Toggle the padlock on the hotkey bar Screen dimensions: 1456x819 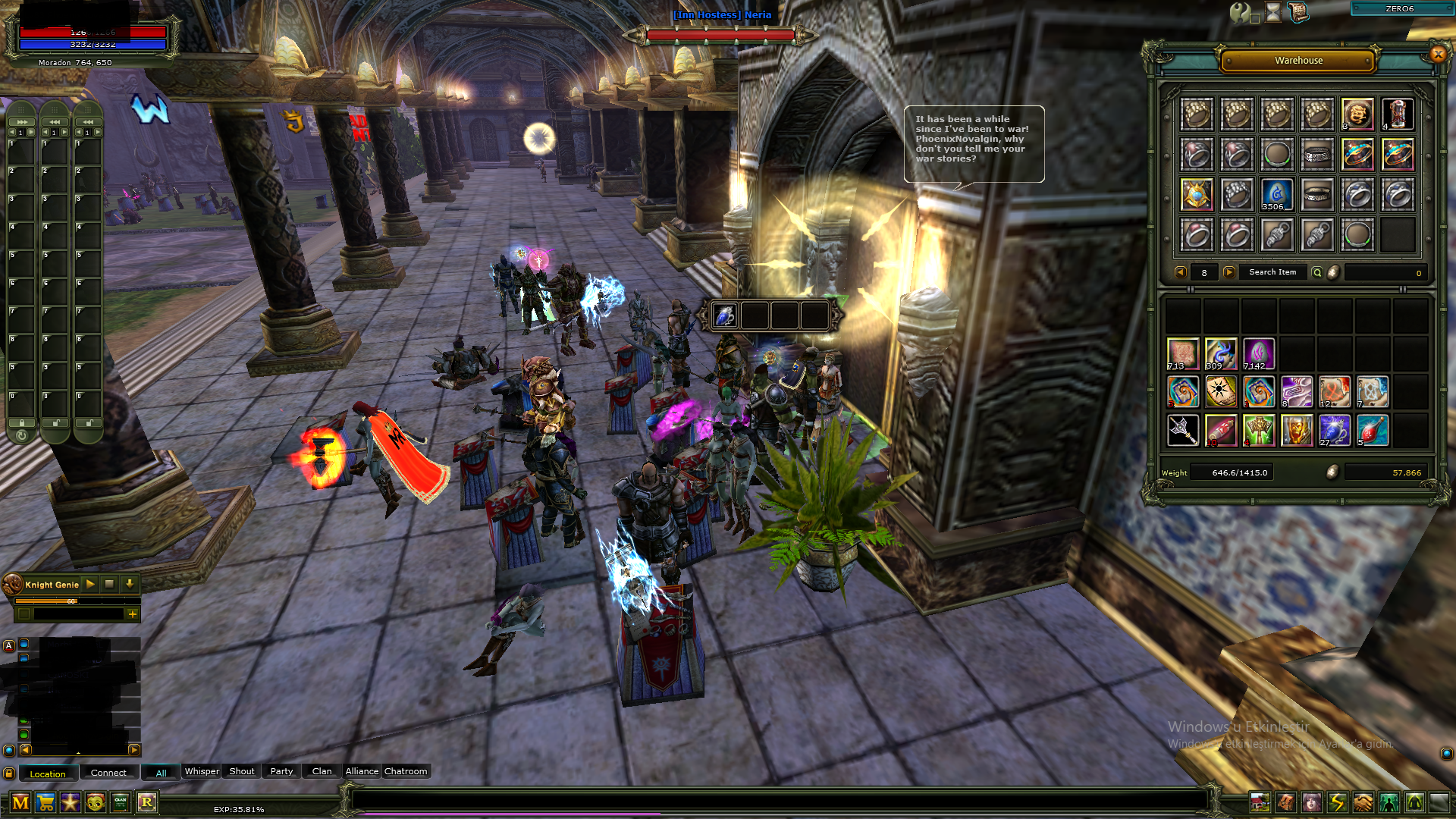point(22,423)
